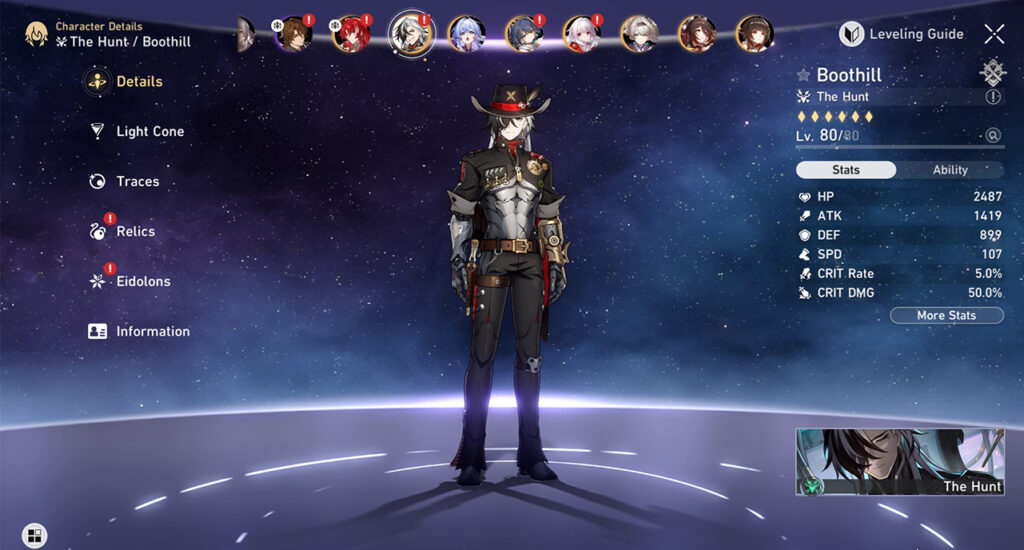
Task: Open The Hunt path card thumbnail
Action: (899, 462)
